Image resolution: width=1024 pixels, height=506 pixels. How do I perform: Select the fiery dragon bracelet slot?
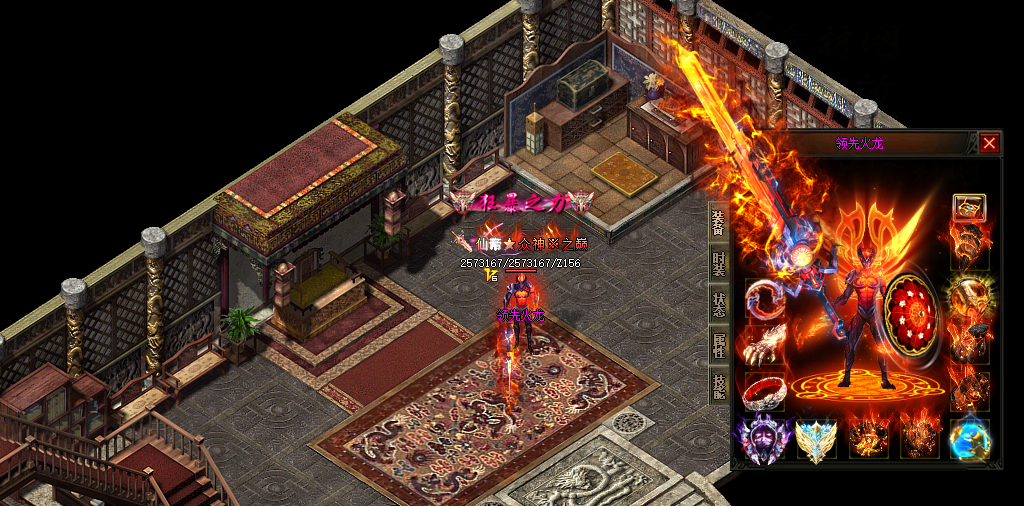764,298
